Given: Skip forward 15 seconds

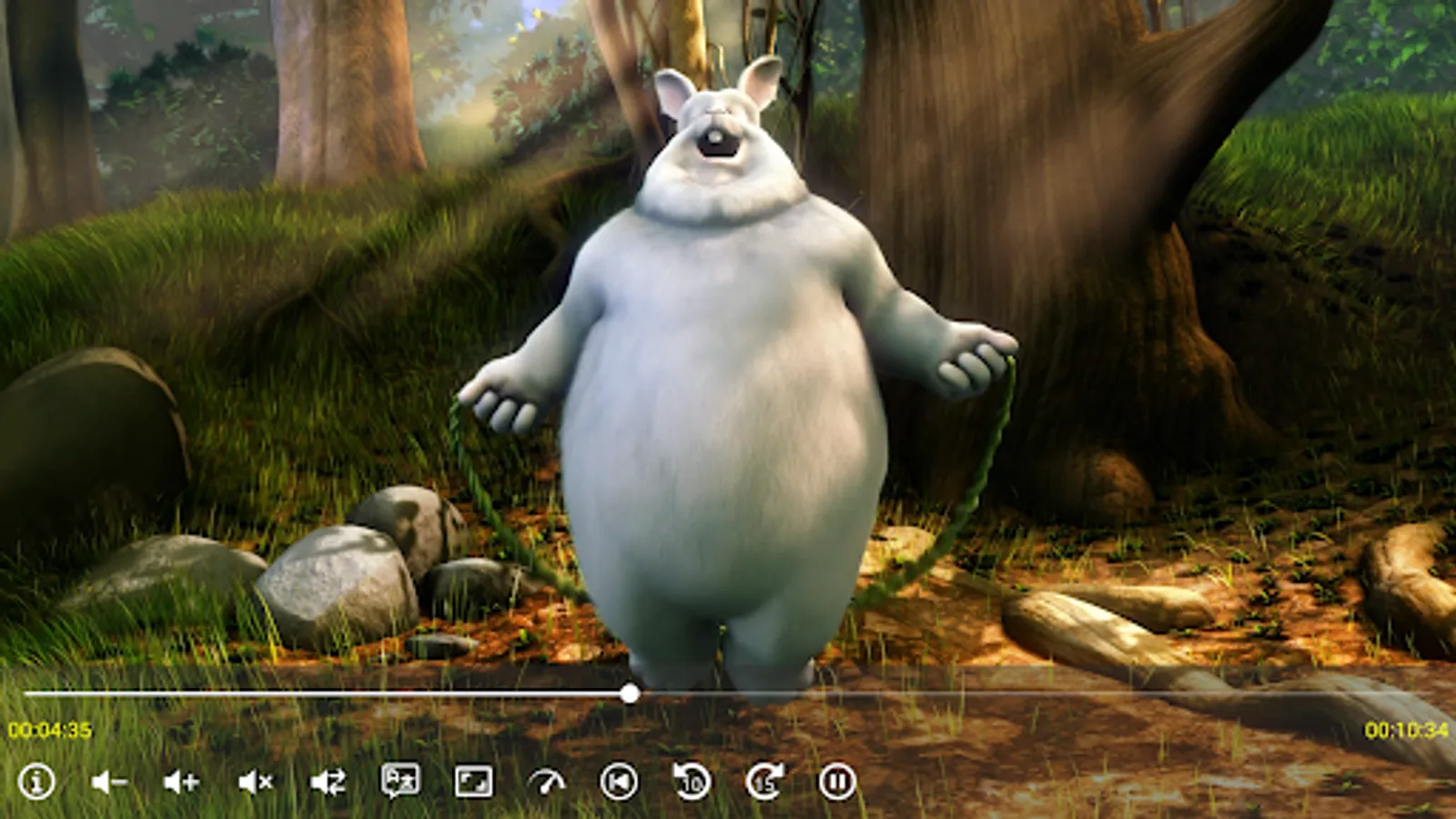Looking at the screenshot, I should (x=764, y=781).
